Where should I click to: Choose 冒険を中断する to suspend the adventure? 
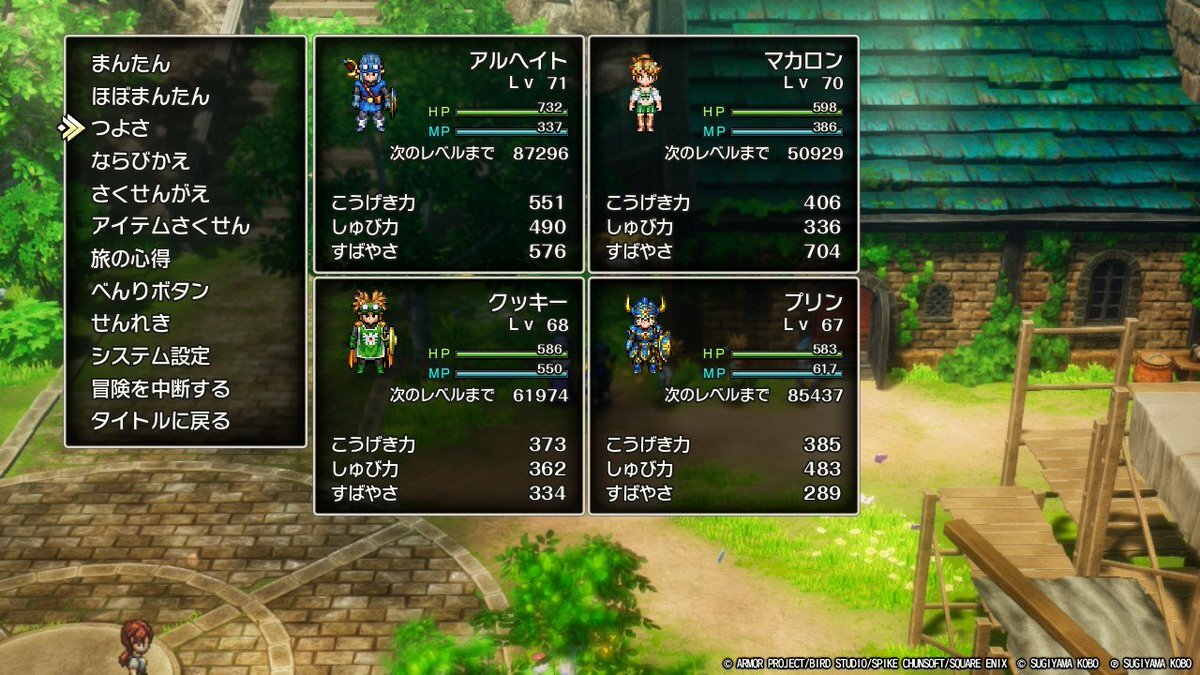coord(160,389)
